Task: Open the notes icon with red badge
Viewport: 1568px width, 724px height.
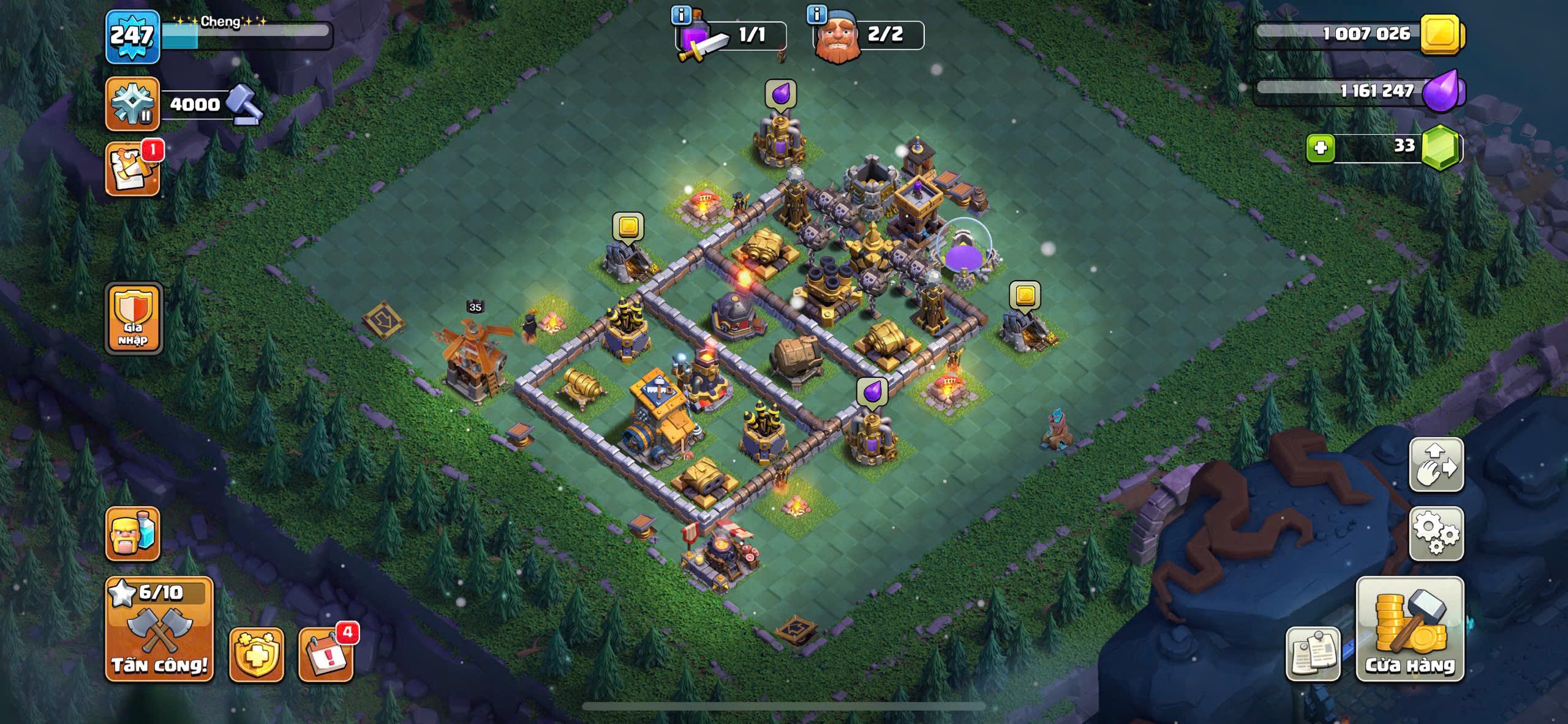Action: (x=132, y=169)
